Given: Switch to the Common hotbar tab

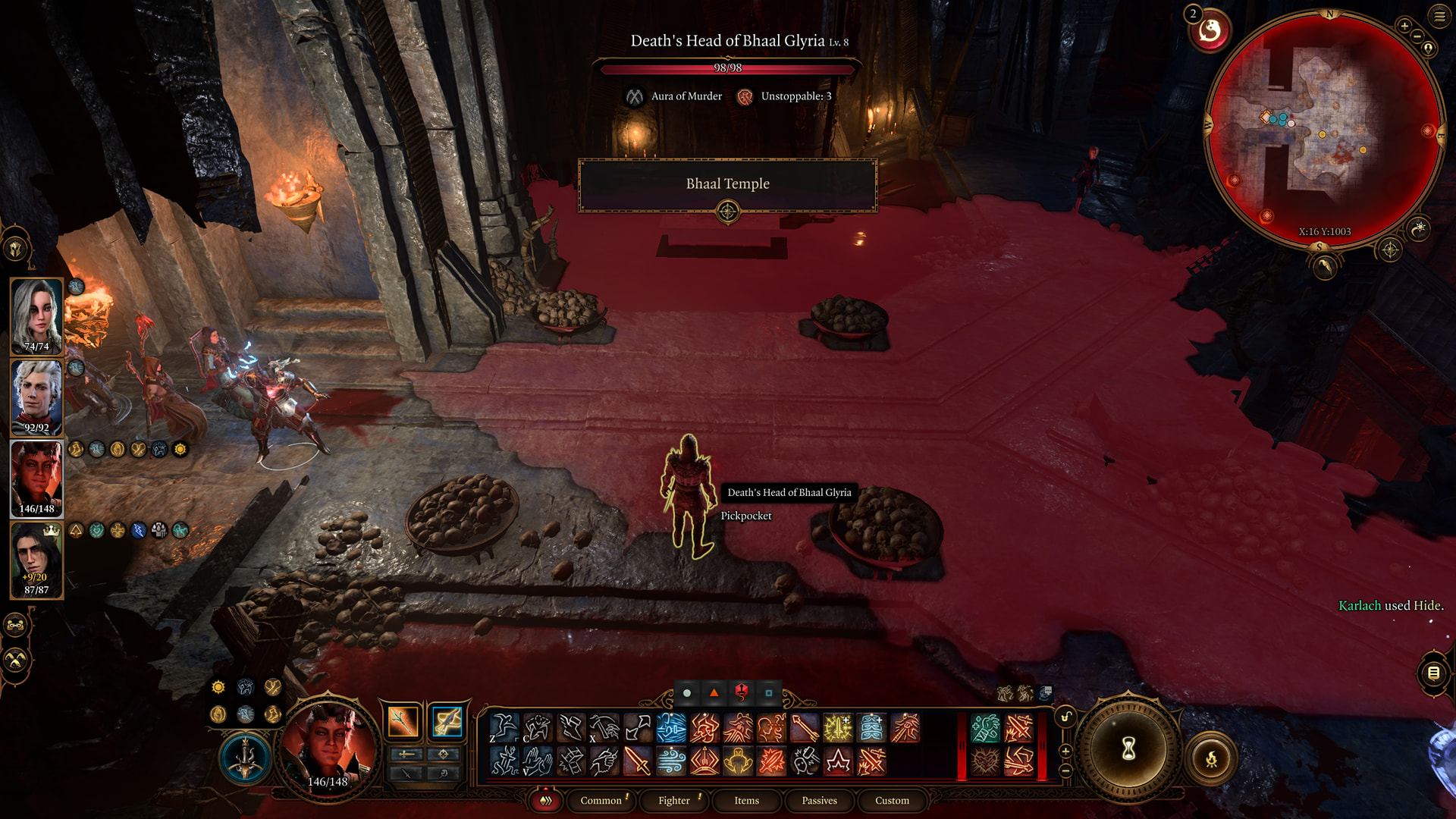Looking at the screenshot, I should [601, 800].
